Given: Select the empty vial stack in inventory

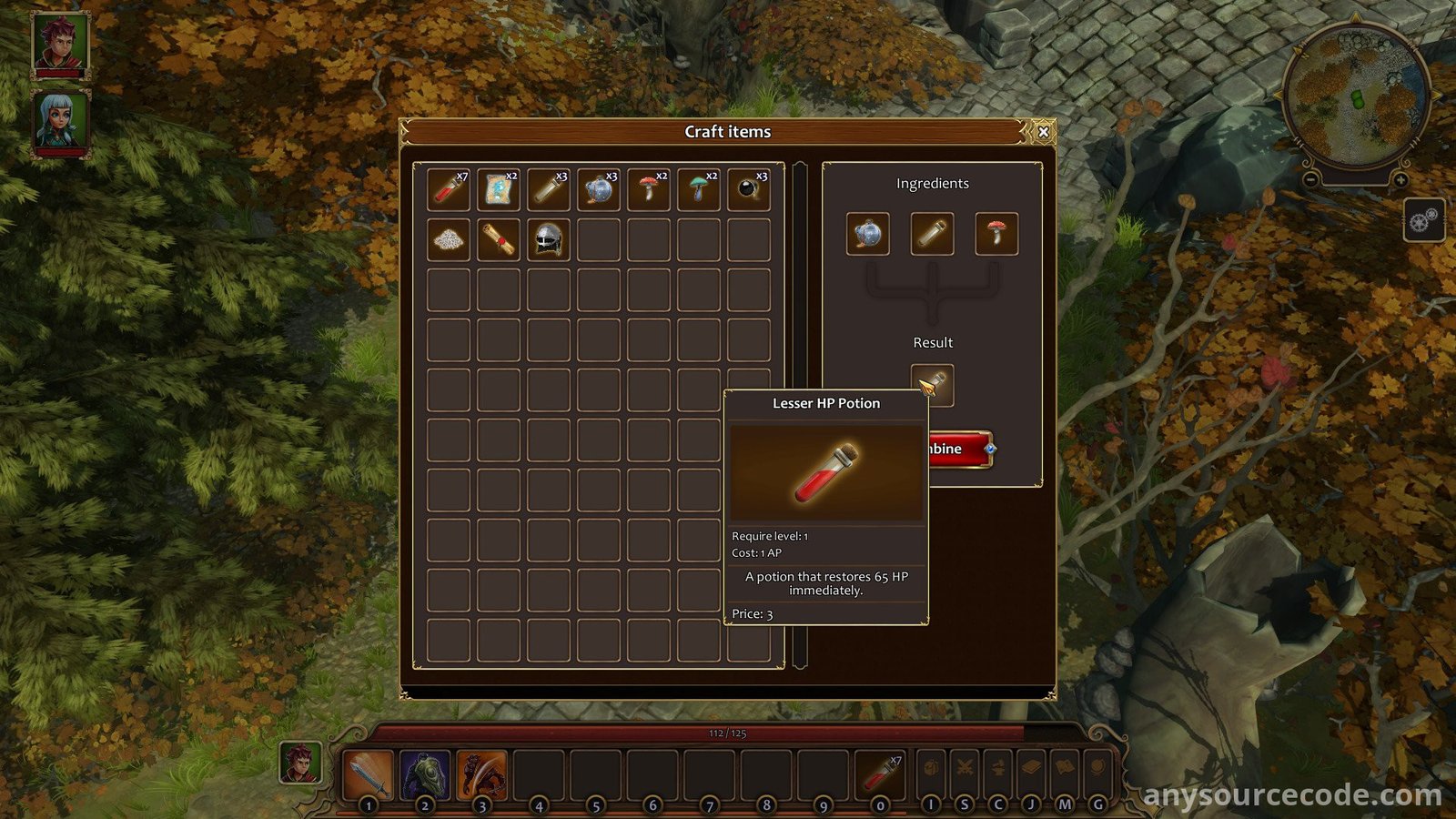Looking at the screenshot, I should tap(549, 189).
